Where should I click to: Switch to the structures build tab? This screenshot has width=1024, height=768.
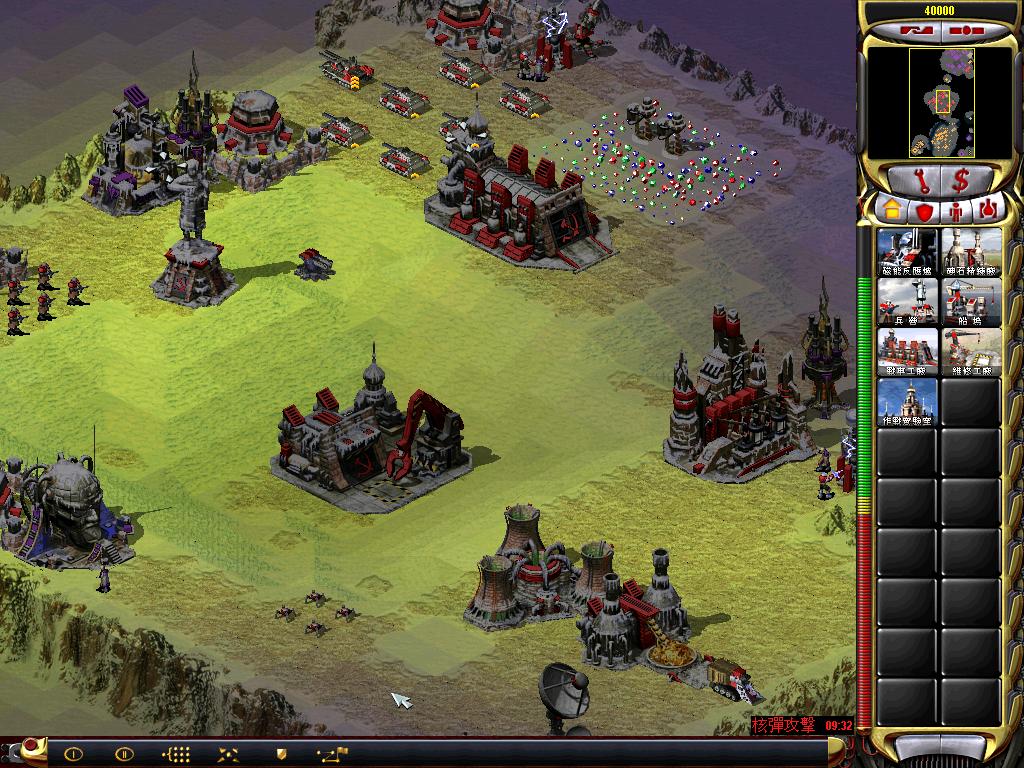[890, 210]
